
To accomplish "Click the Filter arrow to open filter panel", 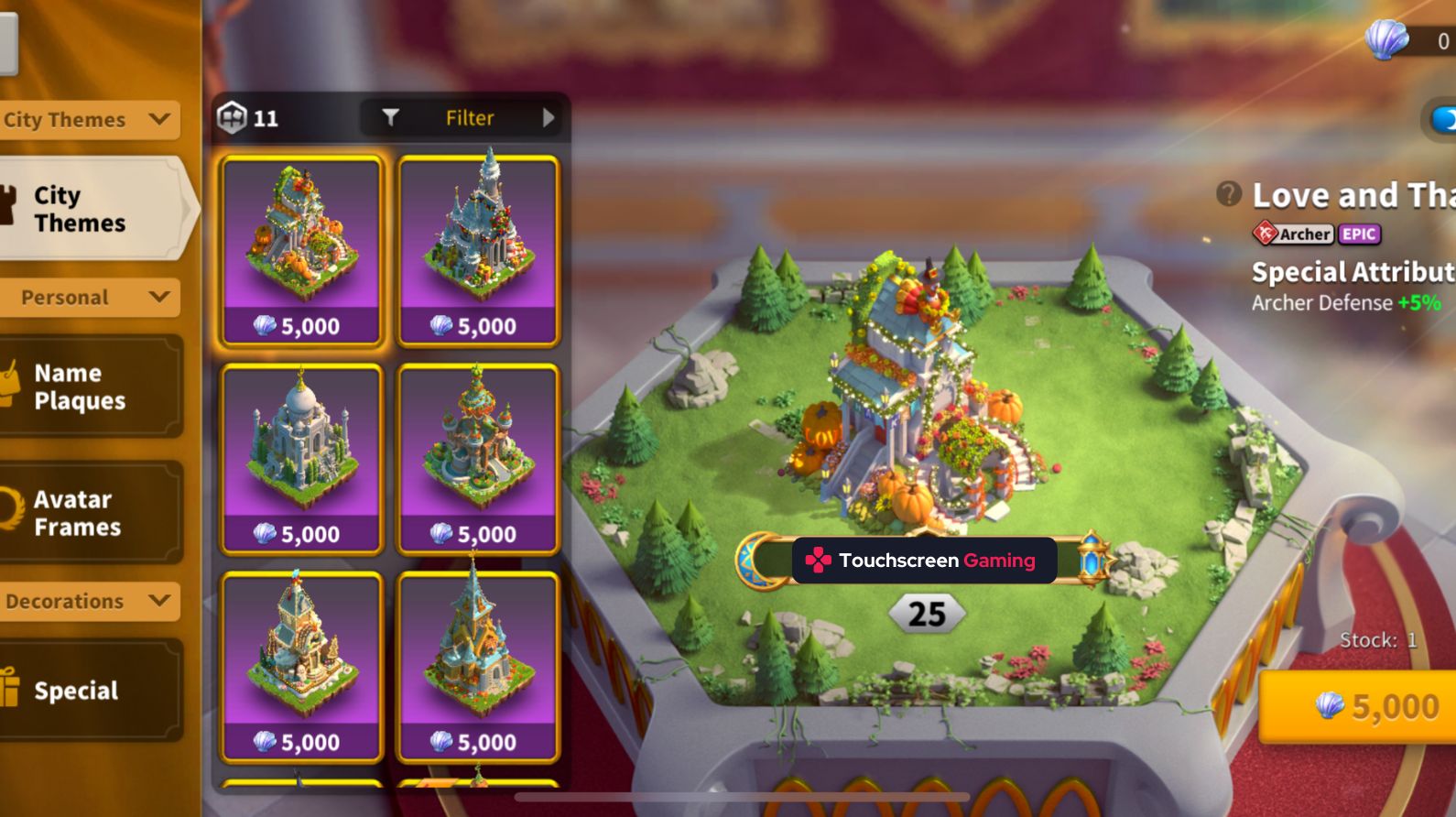I will (548, 117).
